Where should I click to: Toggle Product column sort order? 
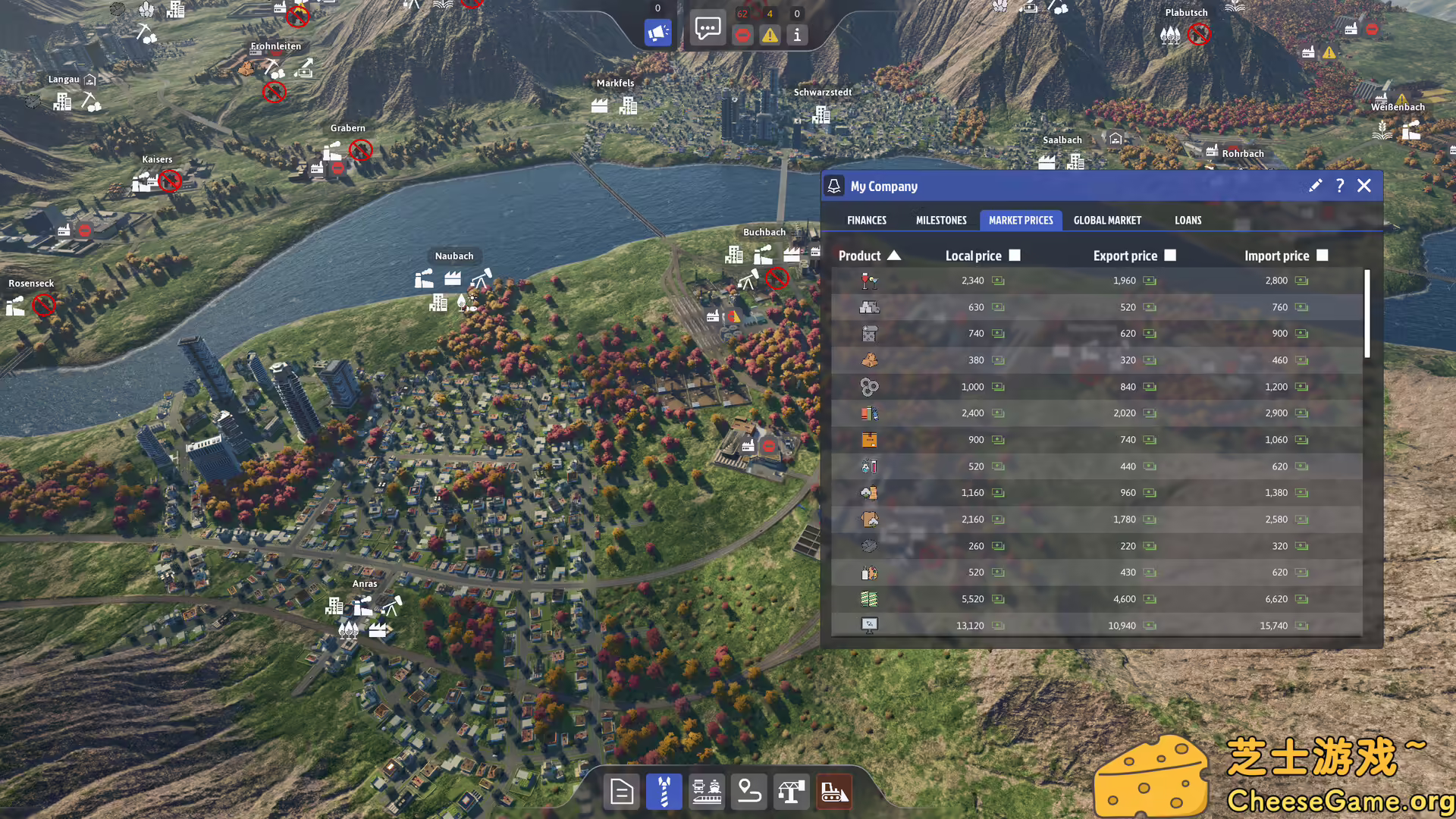[895, 256]
